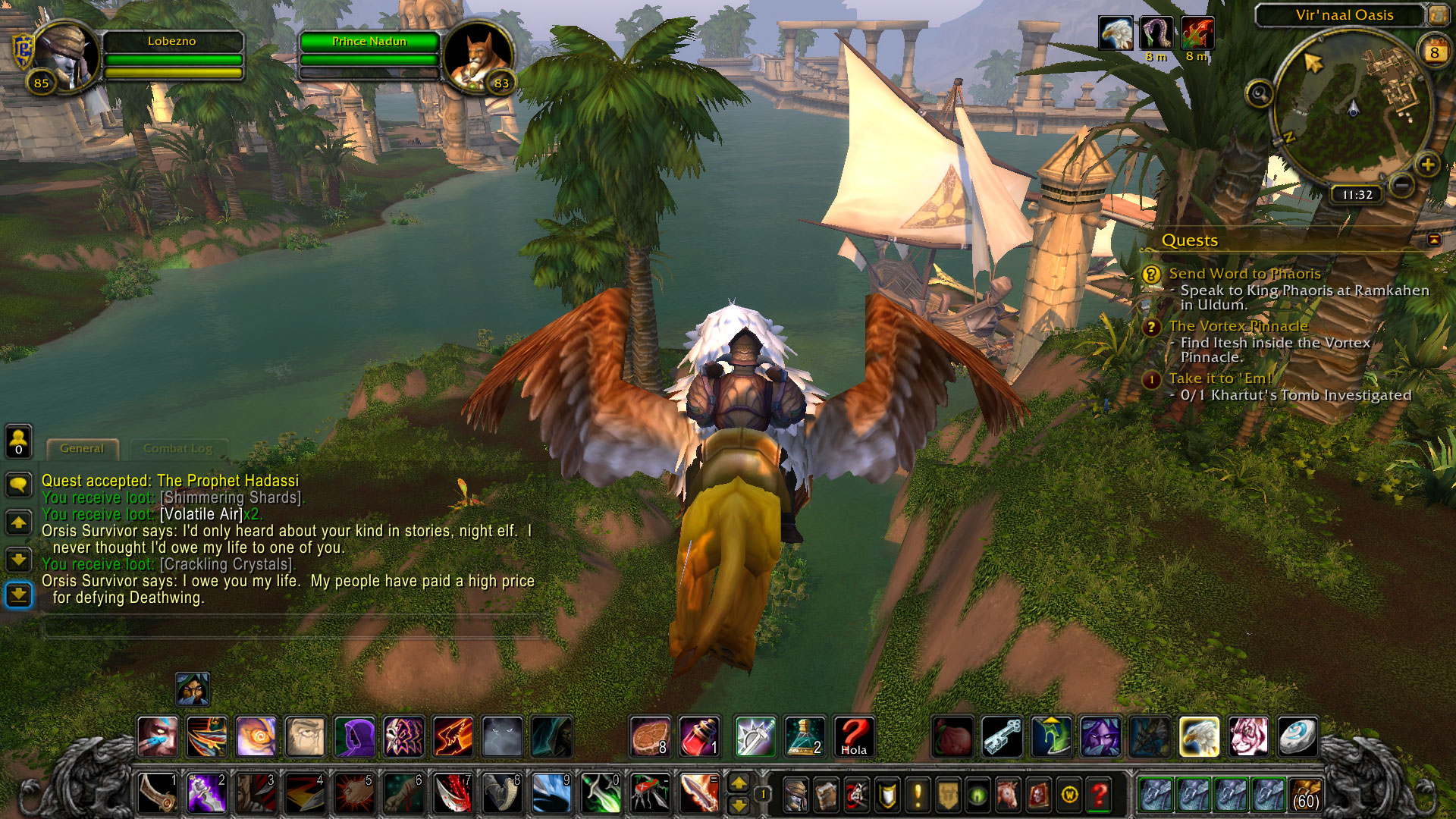
Task: Open the horse-head mounts collection button
Action: point(1008,795)
